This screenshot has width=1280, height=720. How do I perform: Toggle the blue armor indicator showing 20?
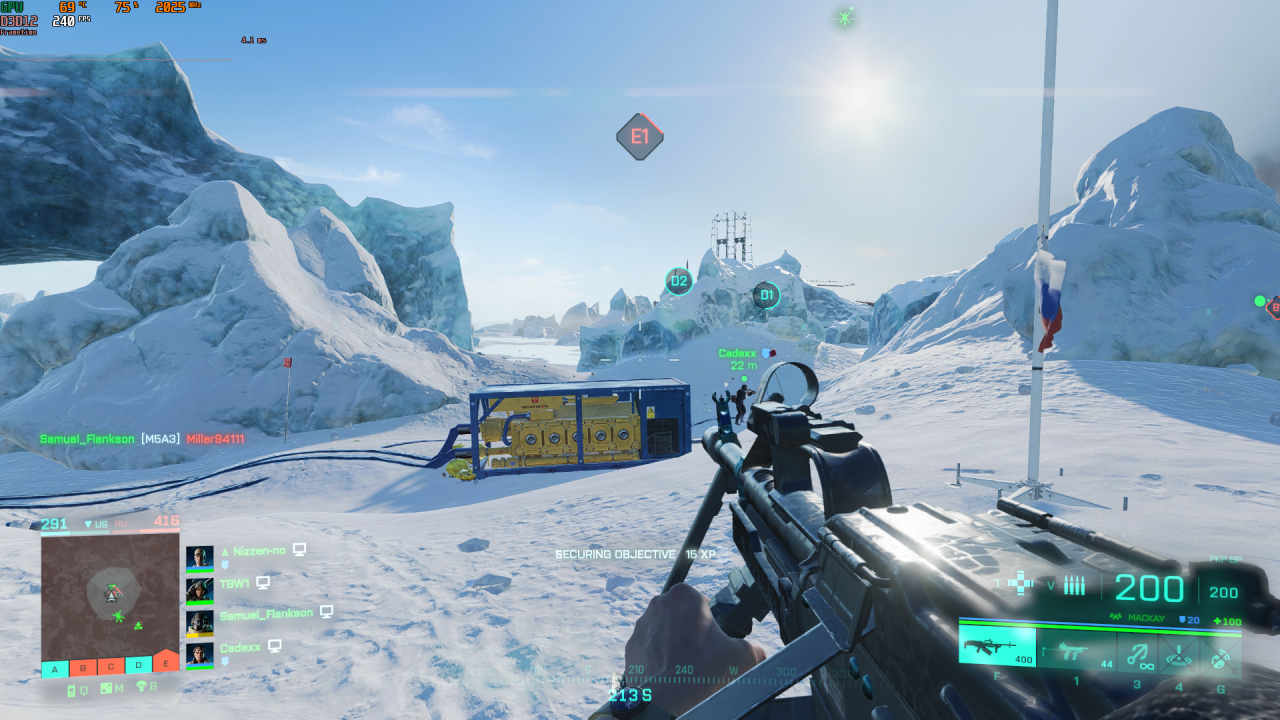click(1188, 619)
